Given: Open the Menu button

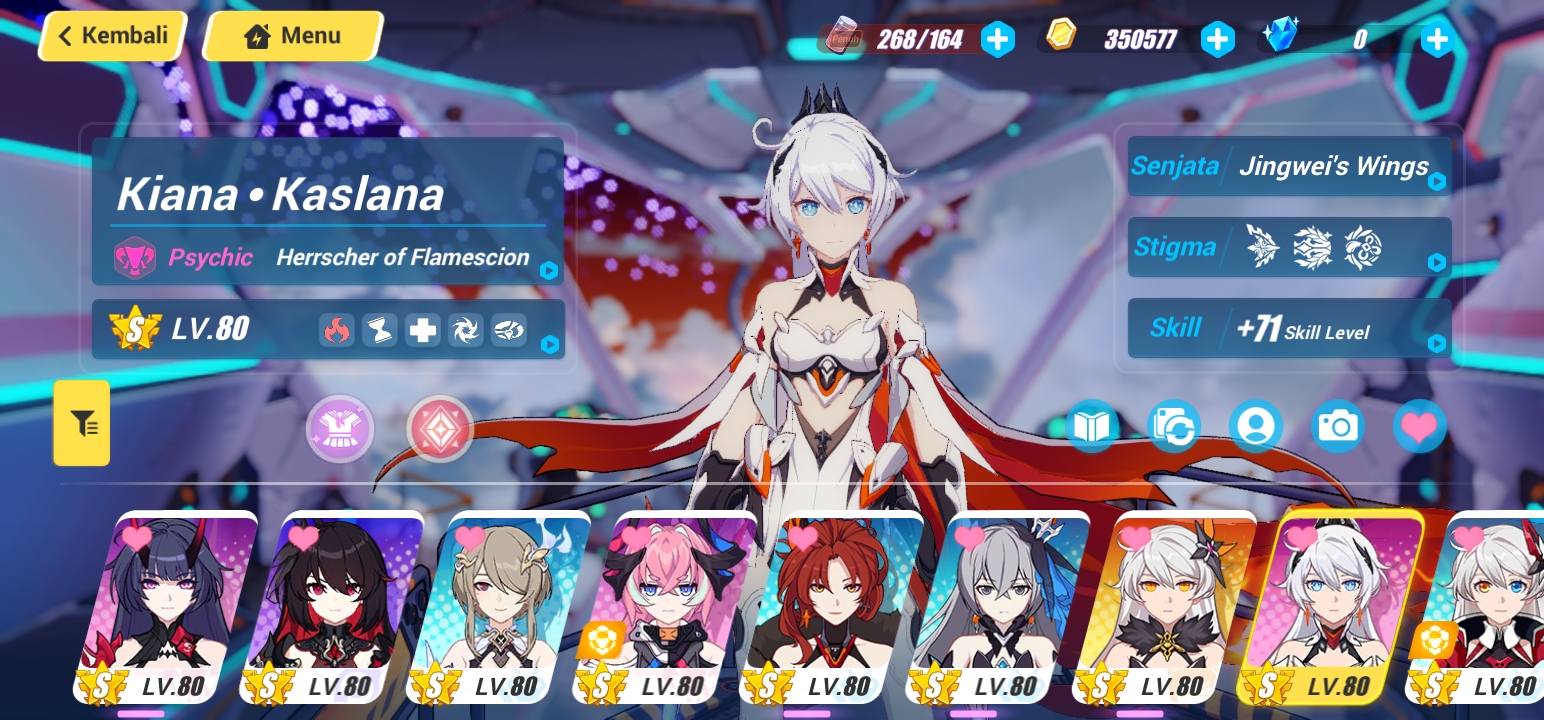Looking at the screenshot, I should coord(291,35).
